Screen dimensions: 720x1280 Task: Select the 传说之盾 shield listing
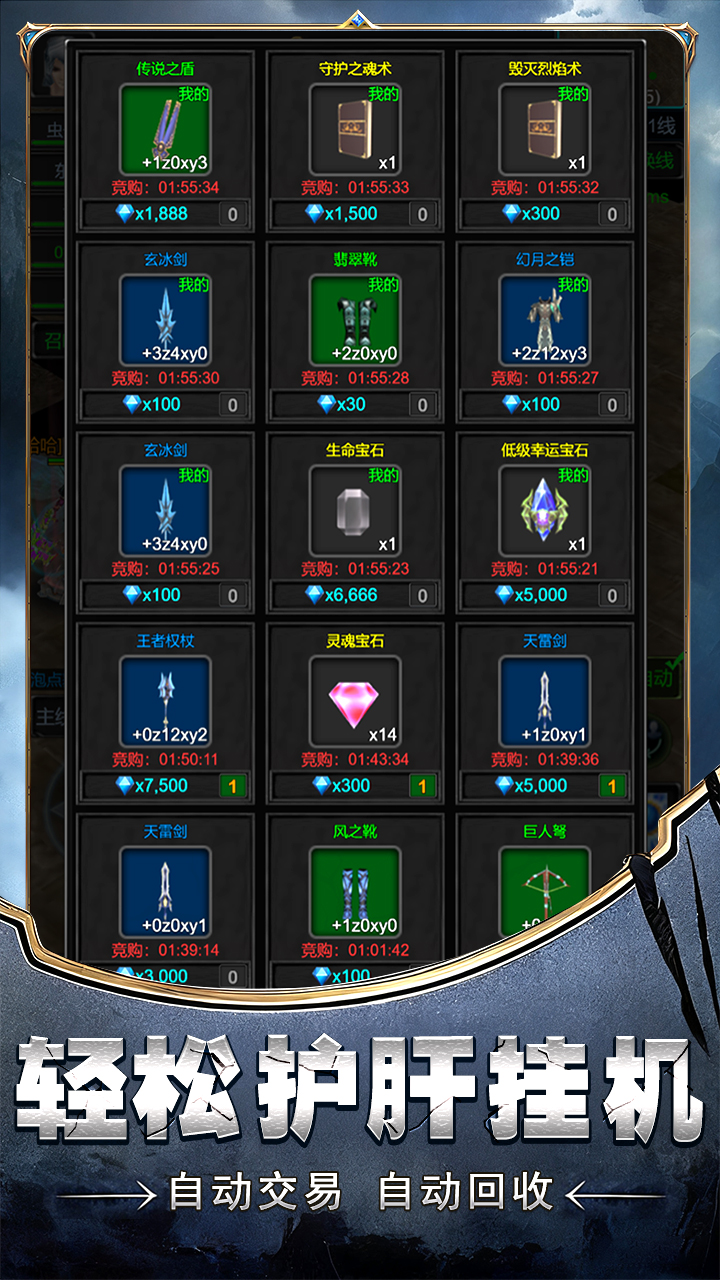tap(165, 130)
